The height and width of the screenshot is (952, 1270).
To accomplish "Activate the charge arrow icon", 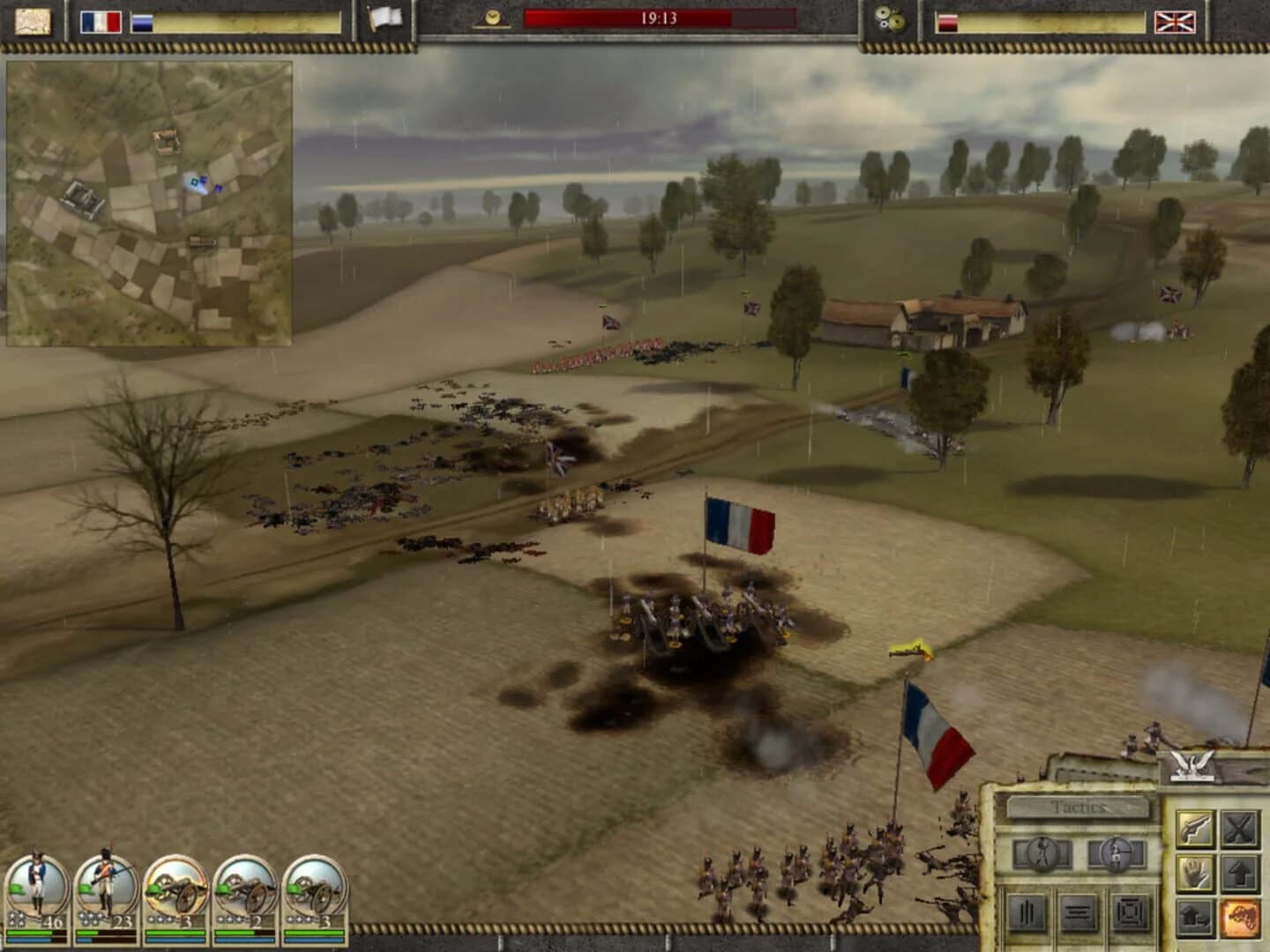I will pyautogui.click(x=1239, y=873).
